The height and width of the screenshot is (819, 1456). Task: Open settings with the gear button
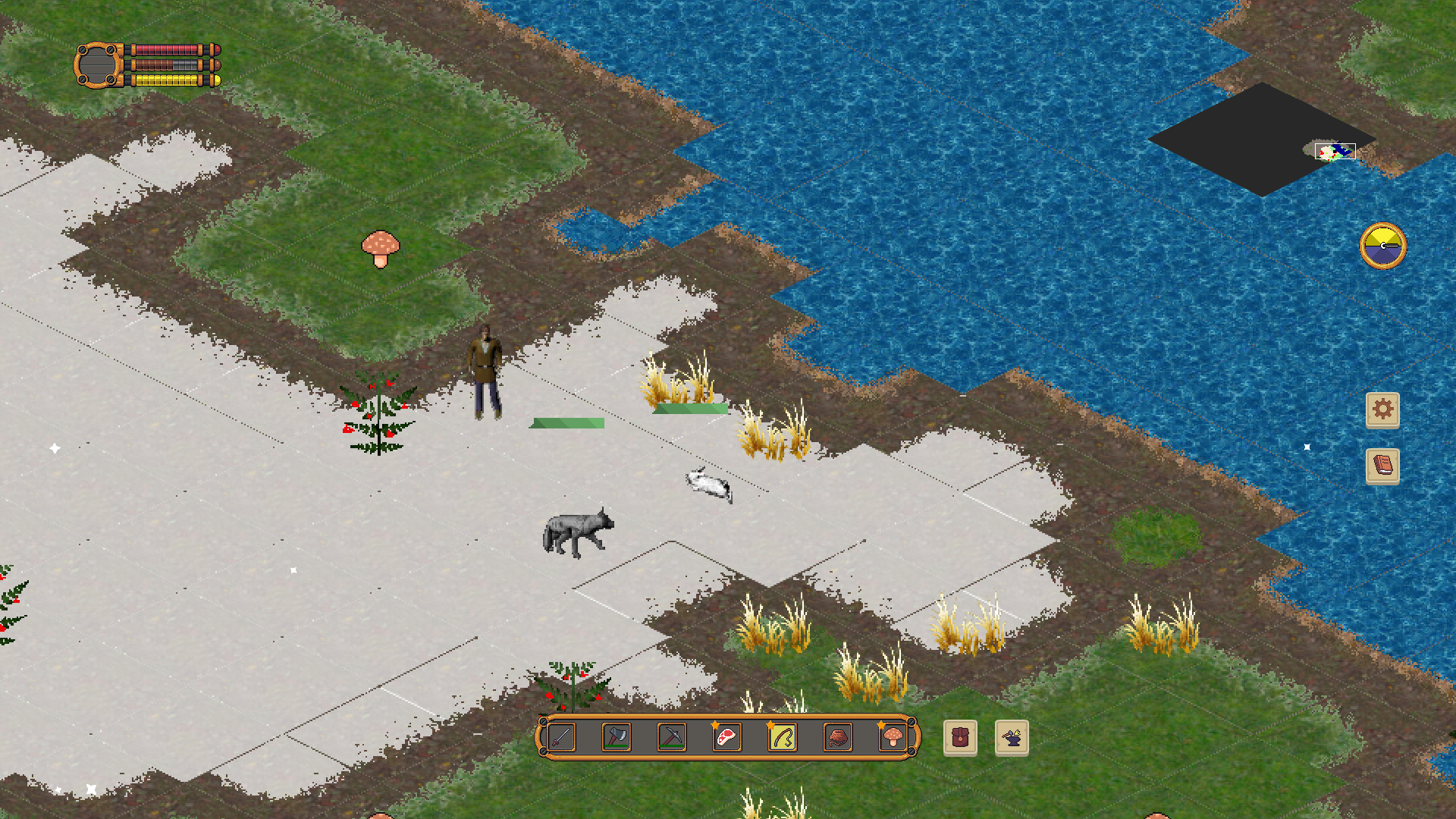1382,409
